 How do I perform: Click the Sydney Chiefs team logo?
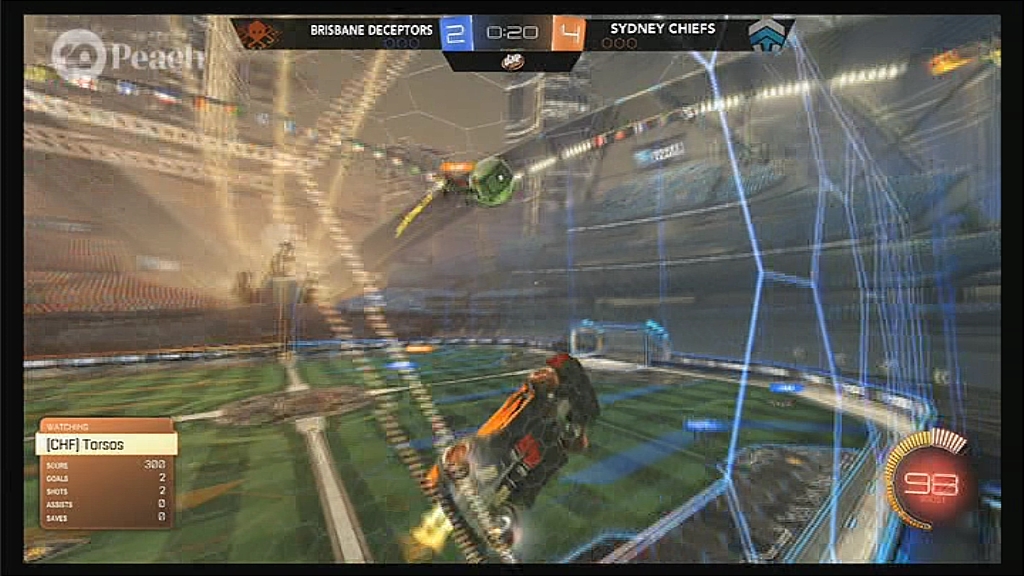coord(768,35)
